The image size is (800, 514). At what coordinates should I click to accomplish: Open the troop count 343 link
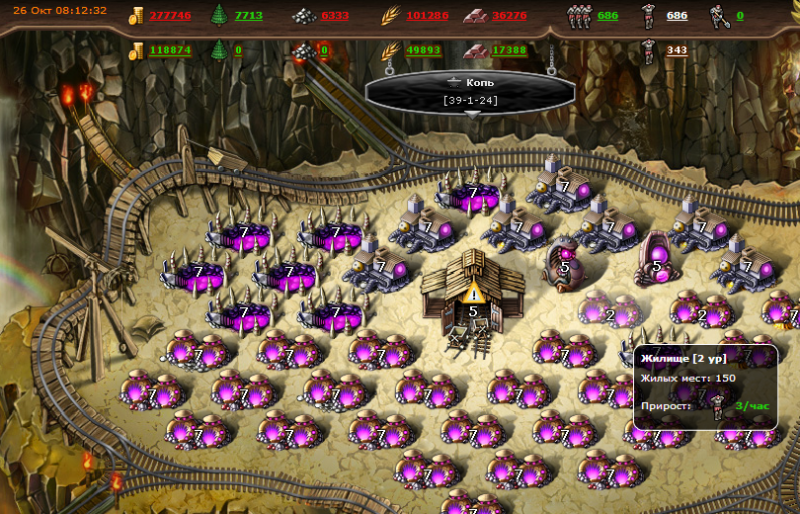(677, 50)
